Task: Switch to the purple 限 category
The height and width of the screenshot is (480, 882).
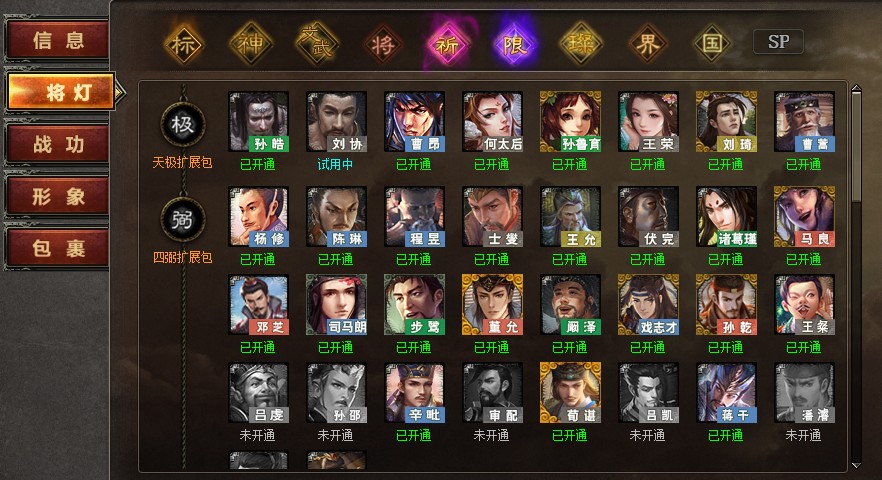Action: tap(513, 44)
